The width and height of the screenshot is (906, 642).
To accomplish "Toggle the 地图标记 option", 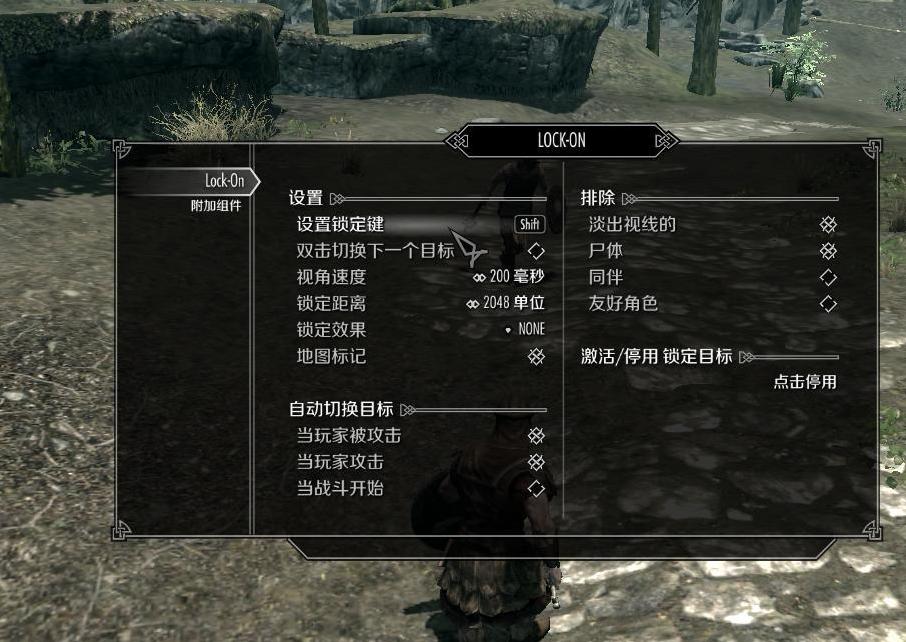I will (536, 356).
